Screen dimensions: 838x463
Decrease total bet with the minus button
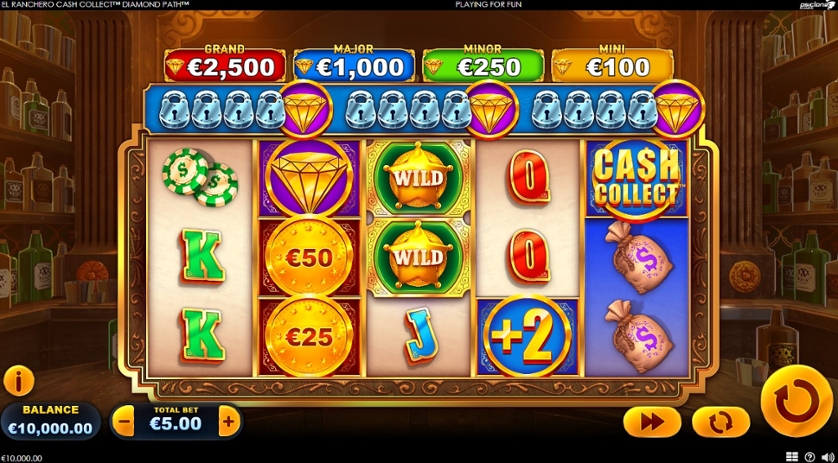click(125, 422)
